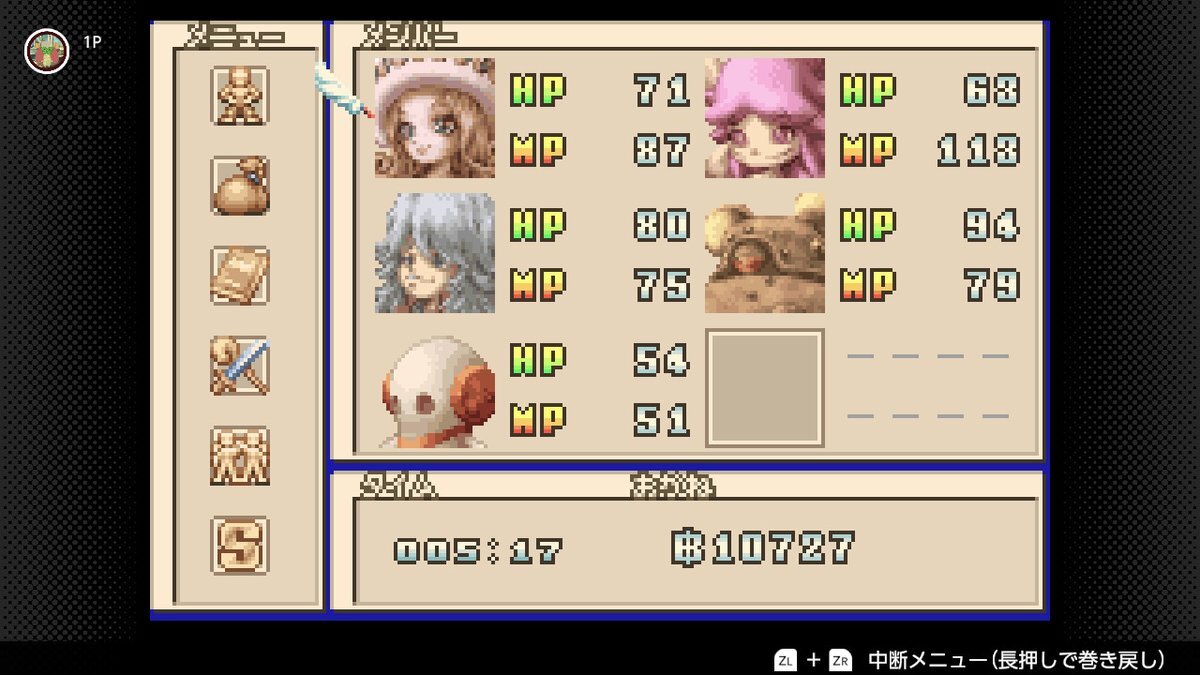Open the character status figure icon
Image resolution: width=1200 pixels, height=675 pixels.
(240, 96)
